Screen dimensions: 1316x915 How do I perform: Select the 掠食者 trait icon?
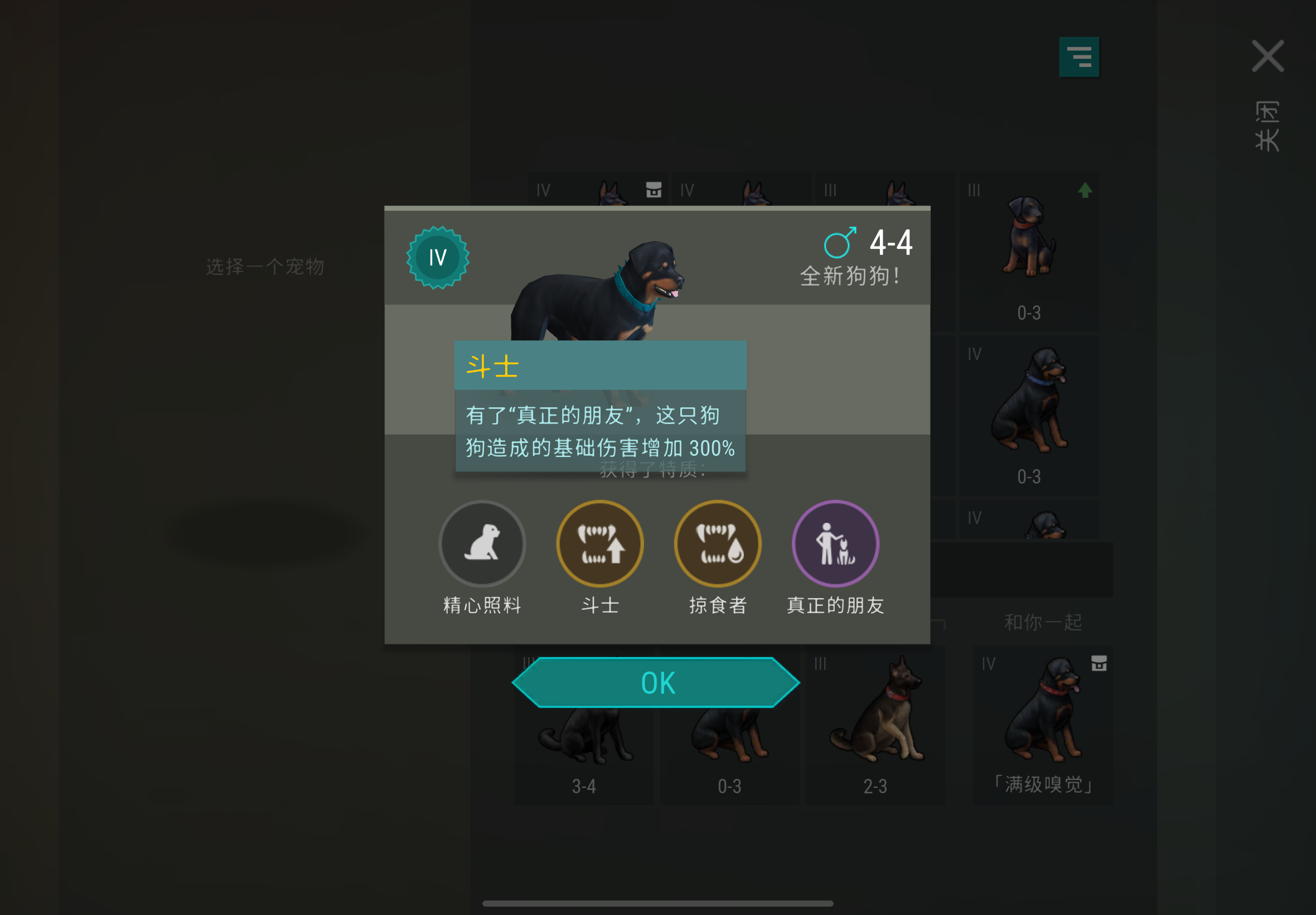(717, 543)
